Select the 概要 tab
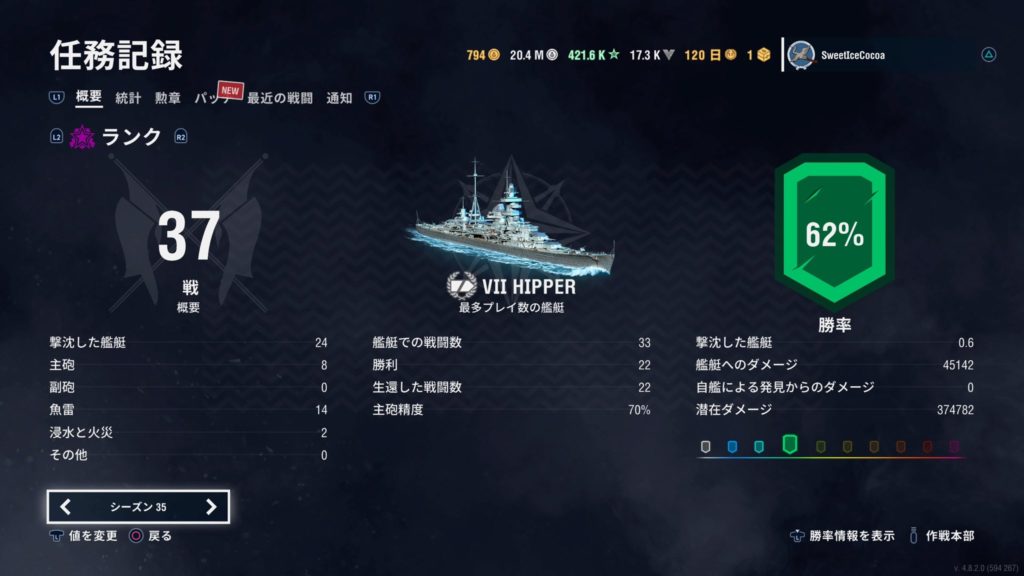This screenshot has height=576, width=1024. click(89, 98)
